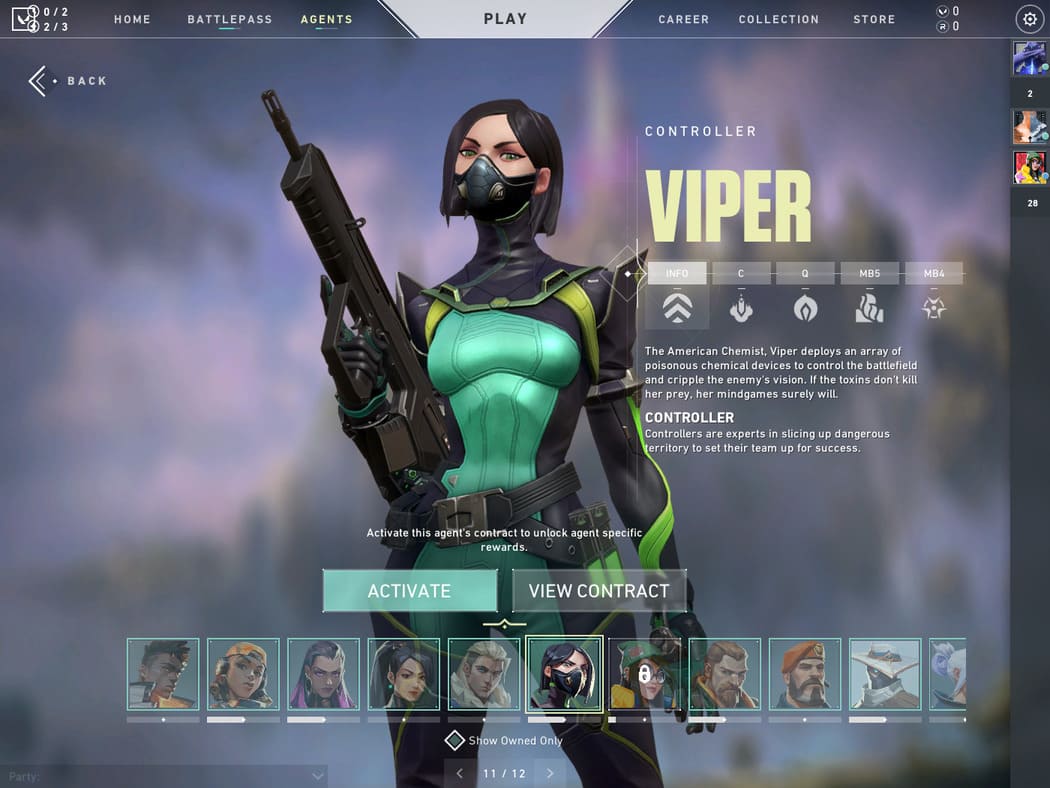The height and width of the screenshot is (788, 1050).
Task: Toggle Show Owned Only filter
Action: click(x=455, y=740)
